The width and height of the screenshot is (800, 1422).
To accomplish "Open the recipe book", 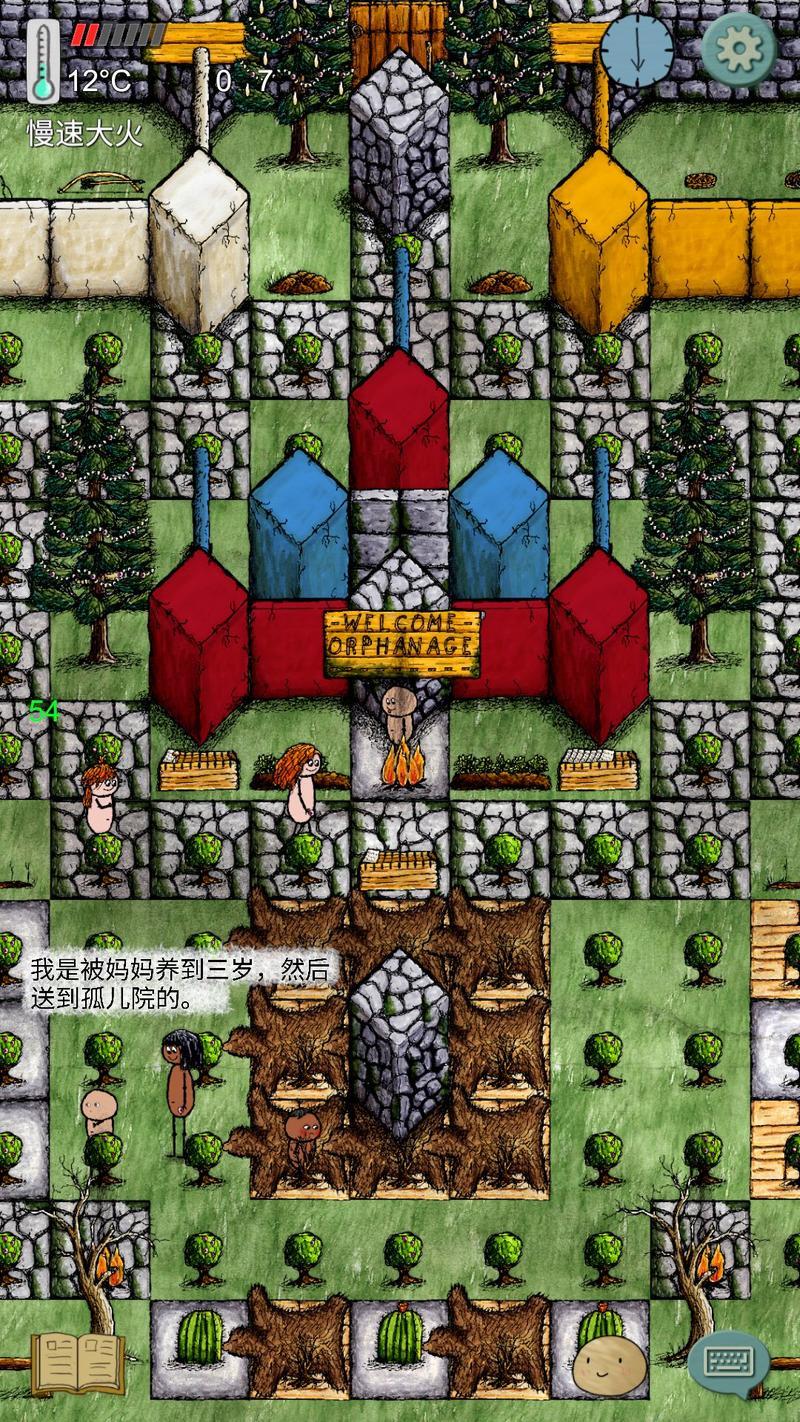I will [x=78, y=1364].
